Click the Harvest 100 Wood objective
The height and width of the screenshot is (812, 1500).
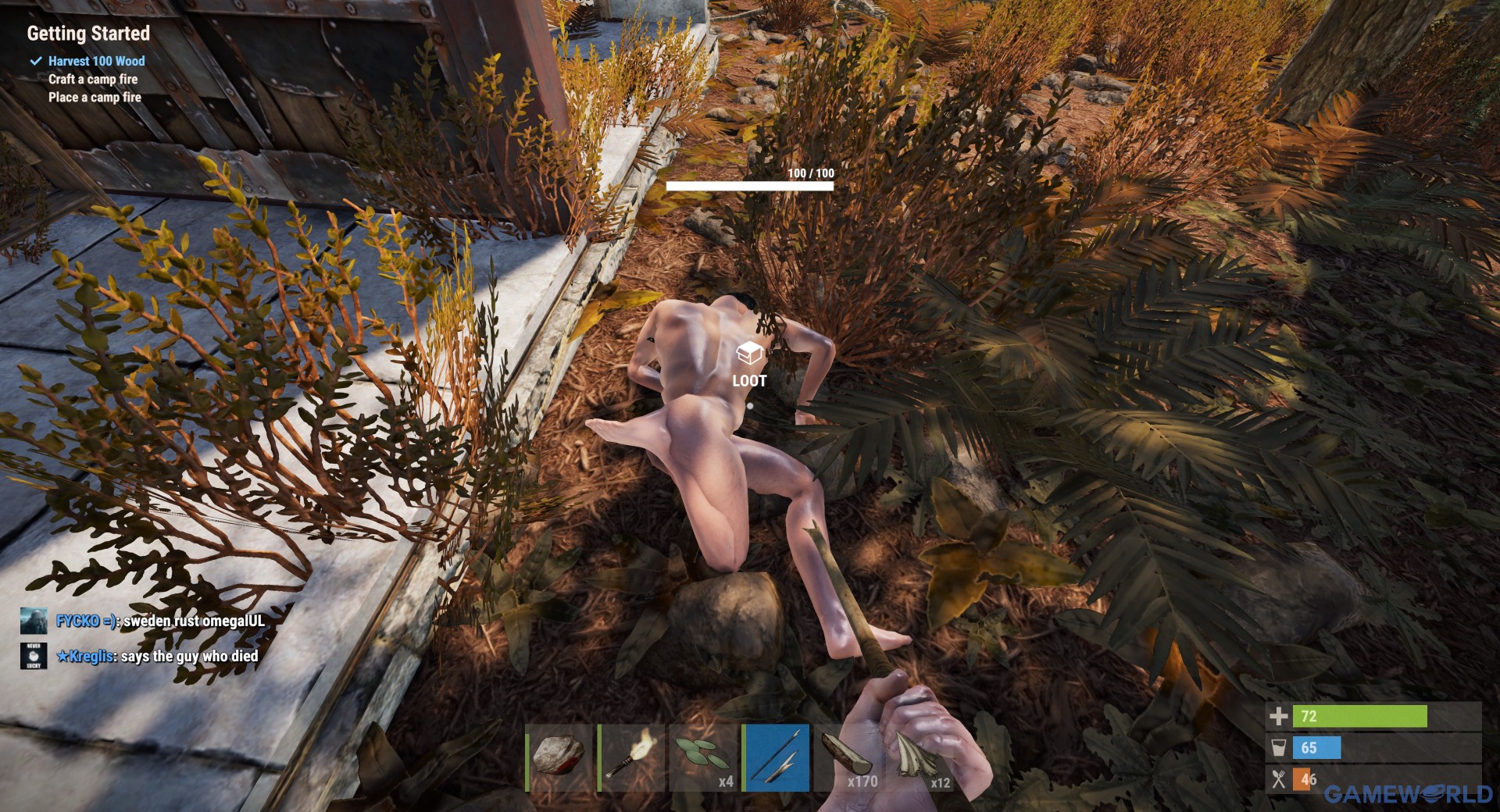click(x=96, y=61)
